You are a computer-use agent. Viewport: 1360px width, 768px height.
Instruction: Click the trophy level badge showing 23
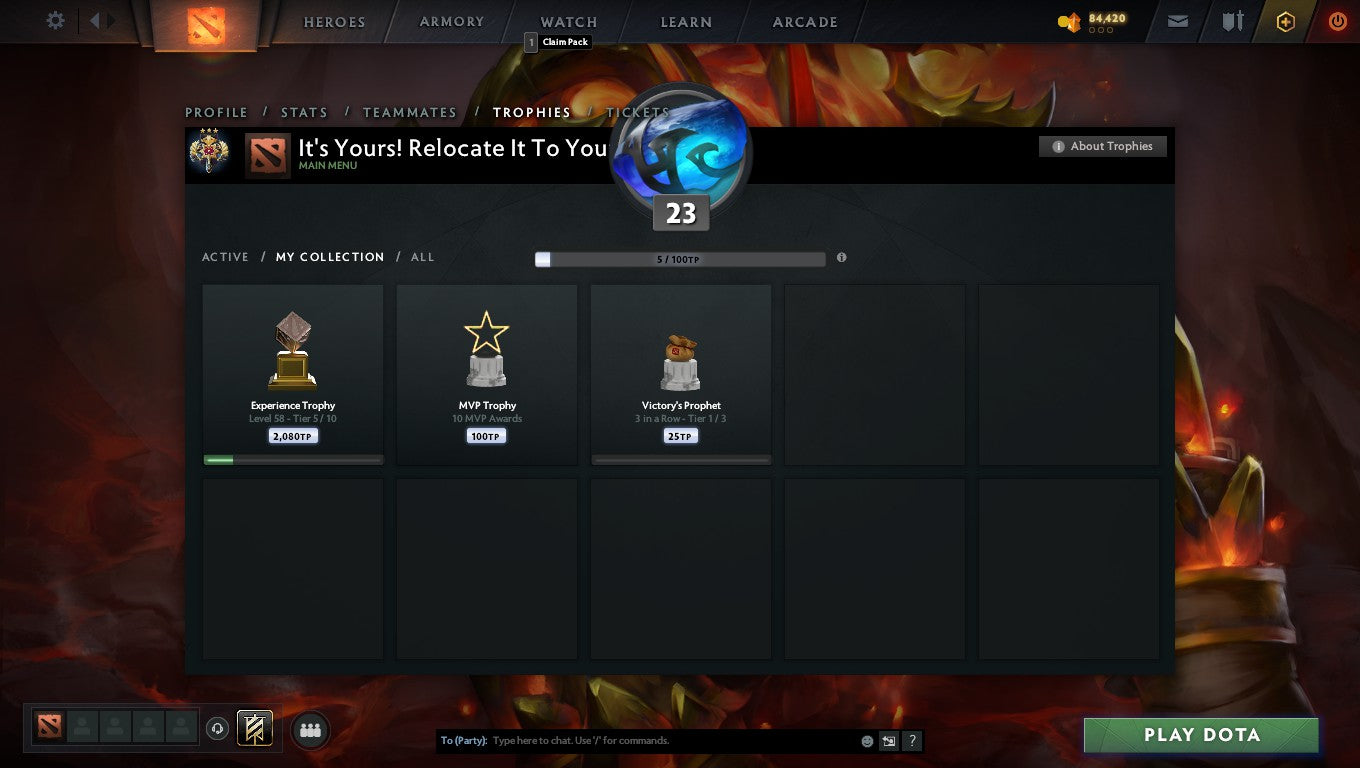[681, 212]
